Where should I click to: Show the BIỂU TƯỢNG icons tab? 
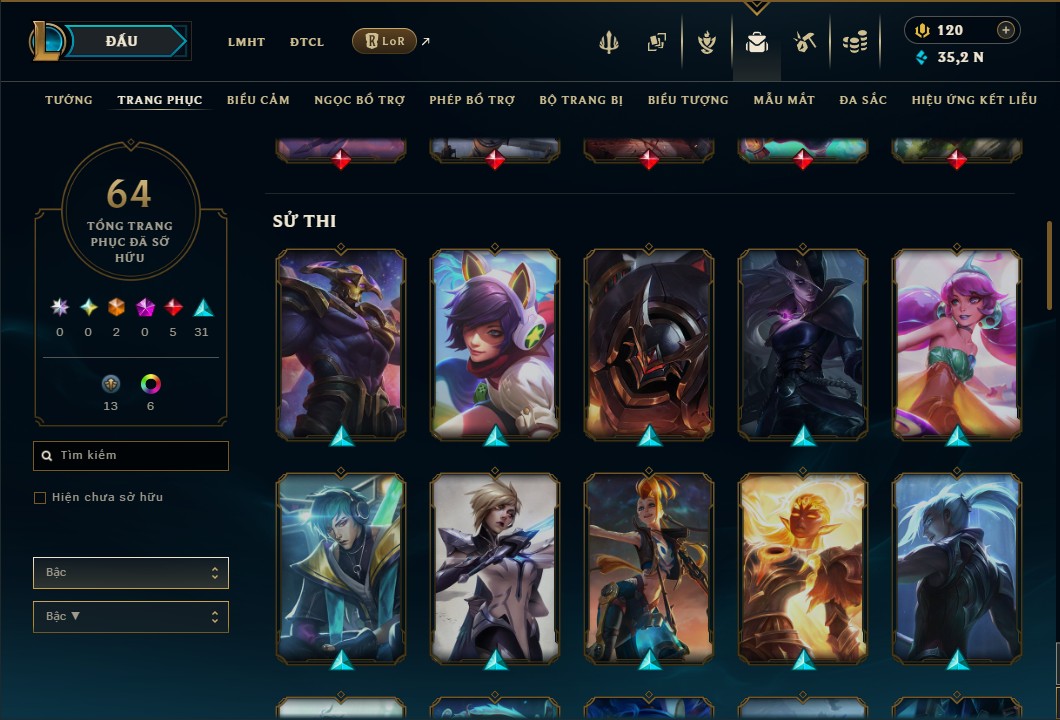(x=688, y=100)
